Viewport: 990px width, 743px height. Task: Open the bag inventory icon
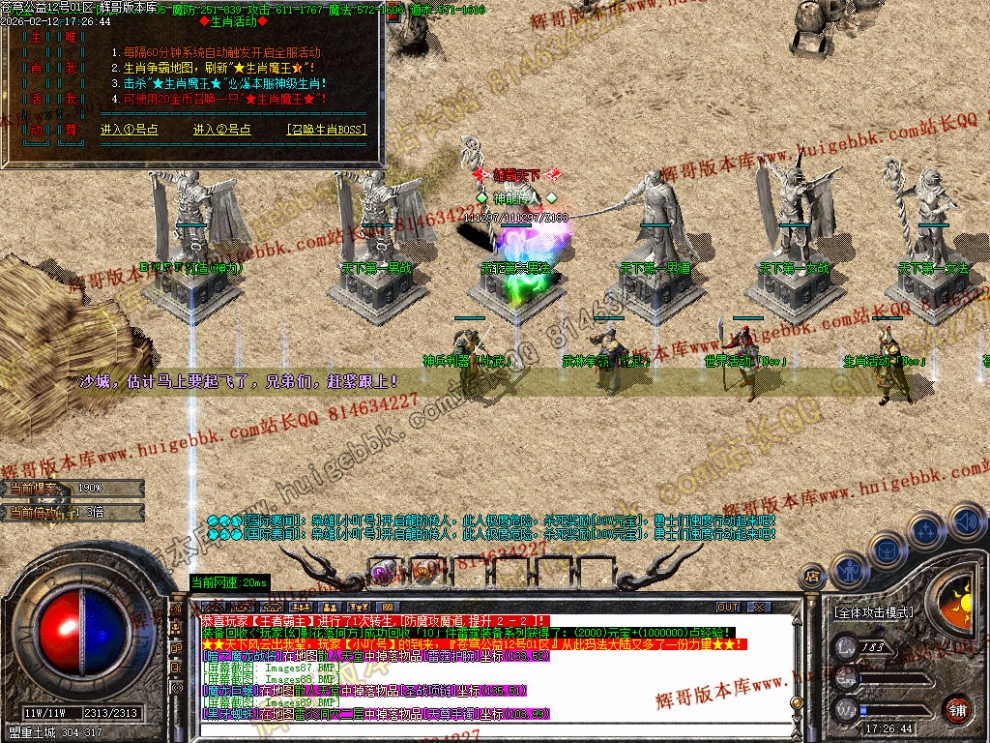pos(887,549)
